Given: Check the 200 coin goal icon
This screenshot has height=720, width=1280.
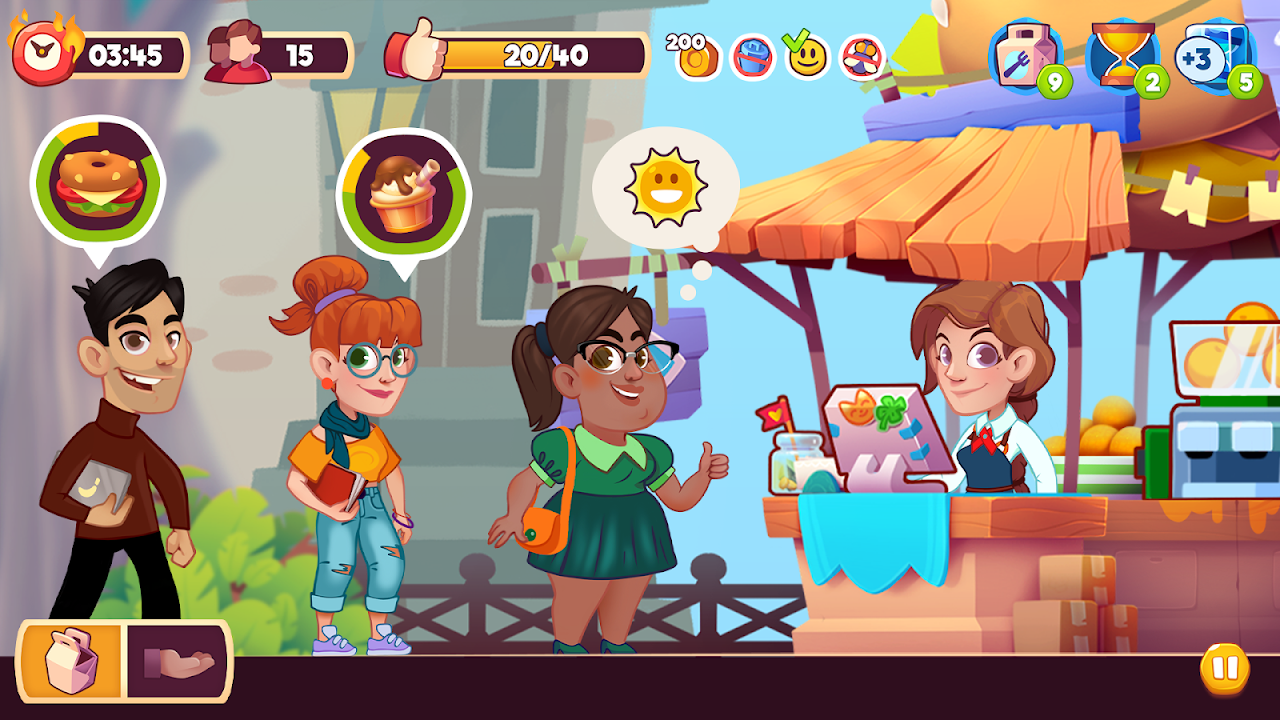Looking at the screenshot, I should (x=695, y=57).
